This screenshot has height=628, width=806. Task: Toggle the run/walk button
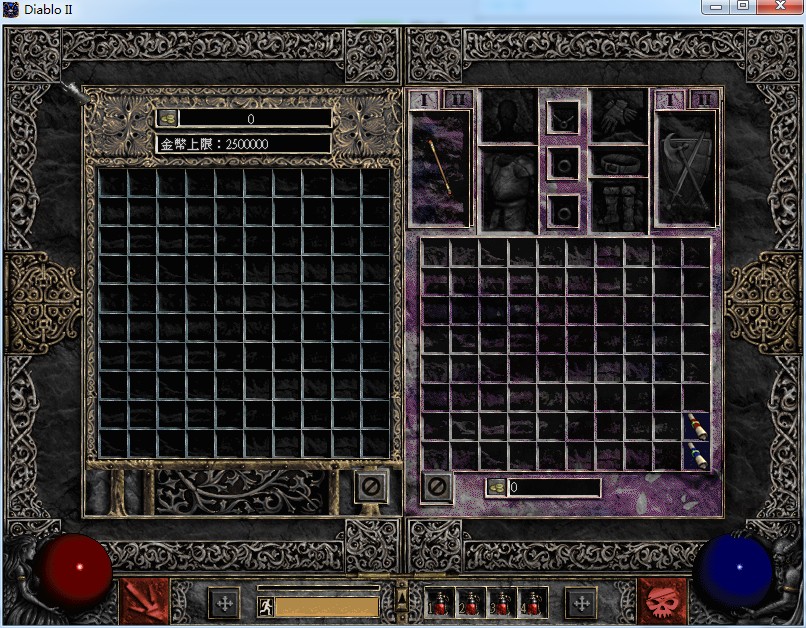(x=265, y=606)
